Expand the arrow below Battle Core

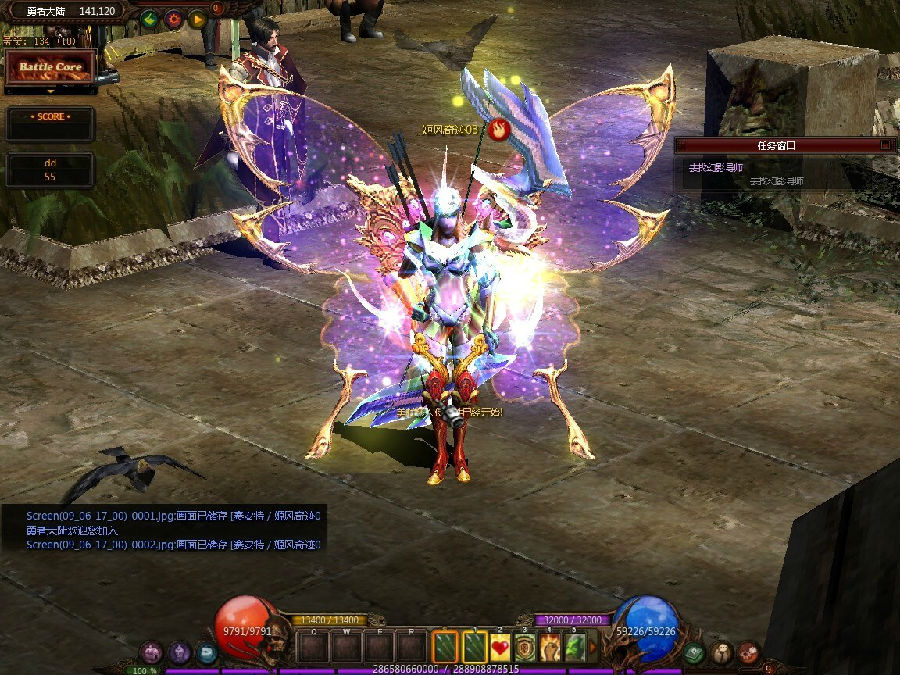pyautogui.click(x=50, y=91)
